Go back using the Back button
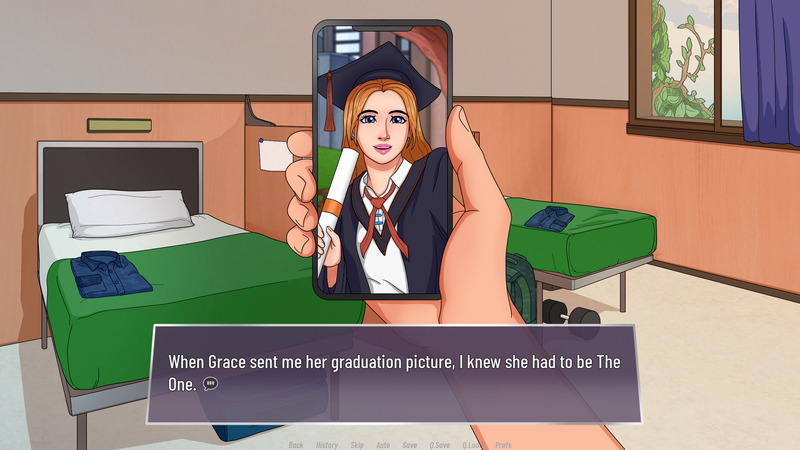Image resolution: width=800 pixels, height=450 pixels. [296, 444]
